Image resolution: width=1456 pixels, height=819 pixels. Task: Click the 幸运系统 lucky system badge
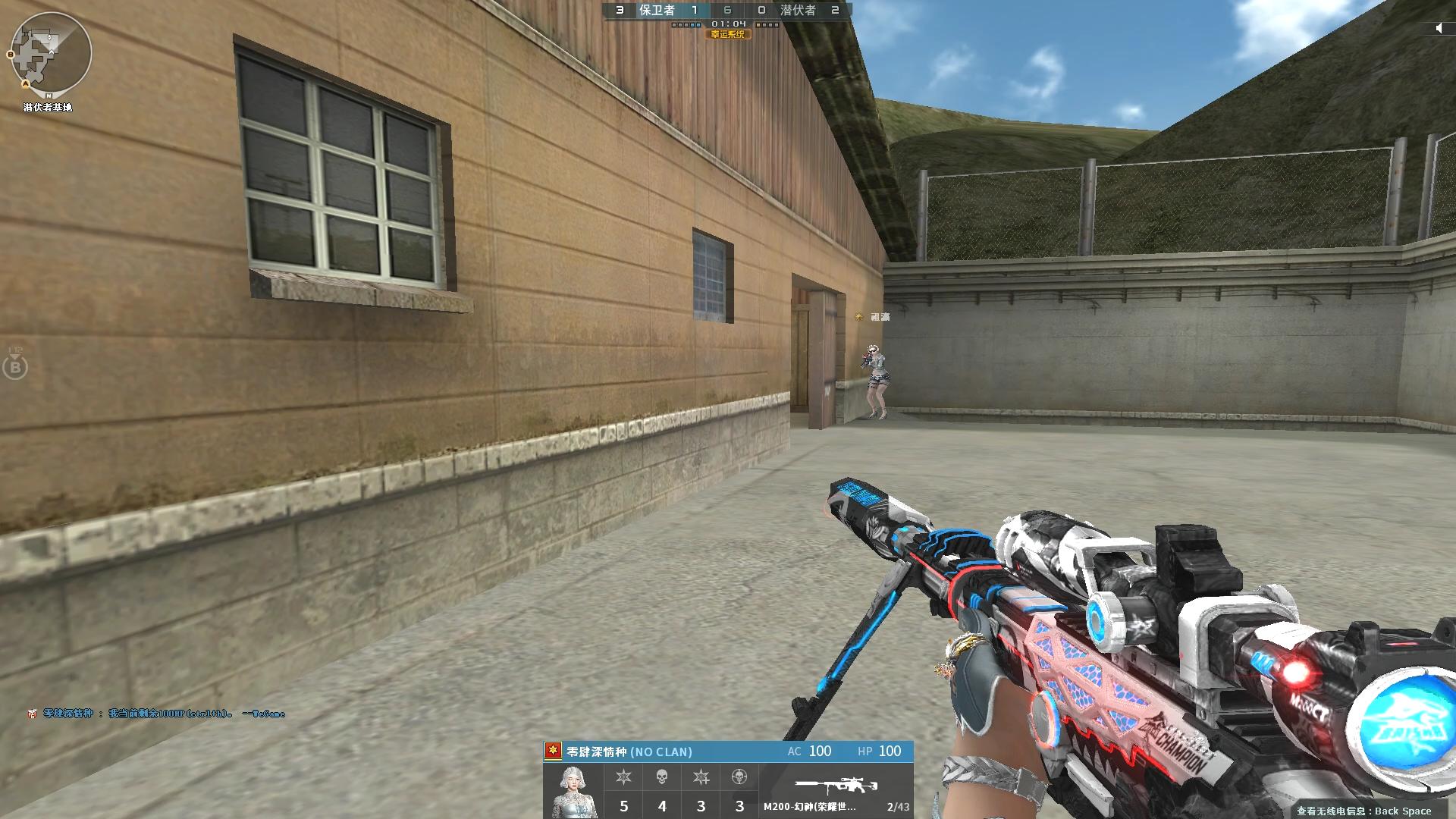727,34
